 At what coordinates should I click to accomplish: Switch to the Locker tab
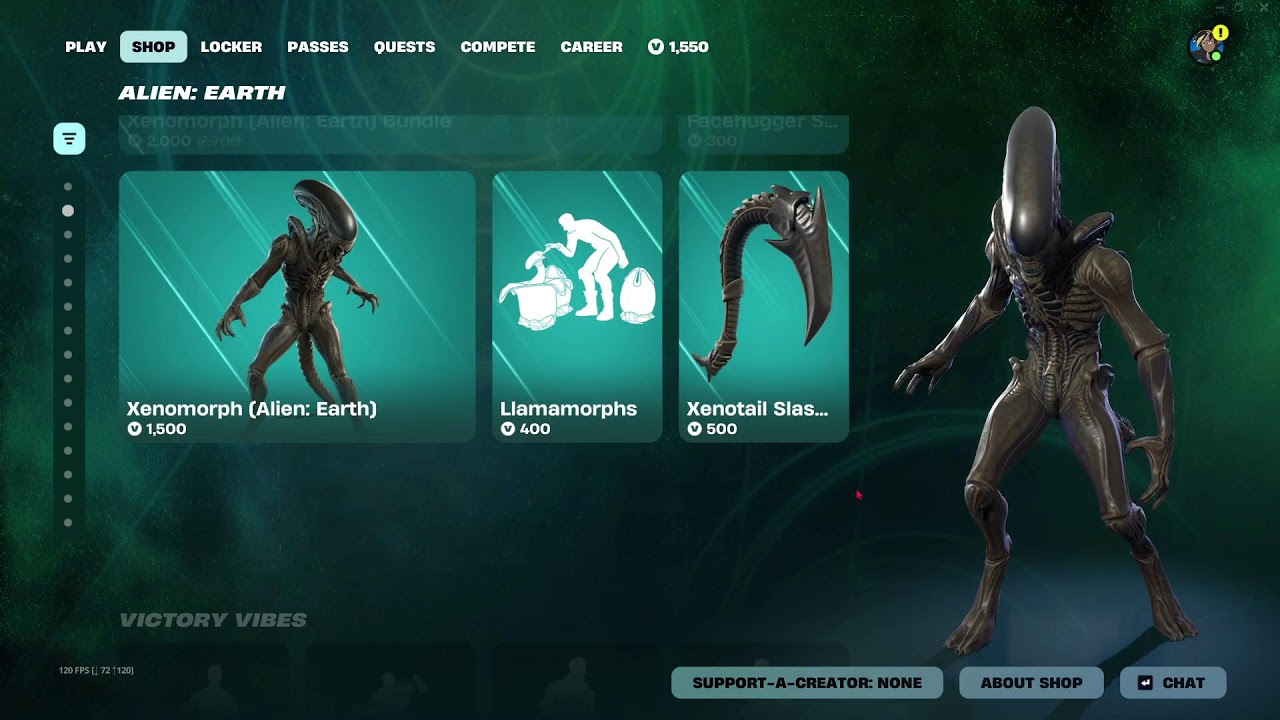pos(231,47)
